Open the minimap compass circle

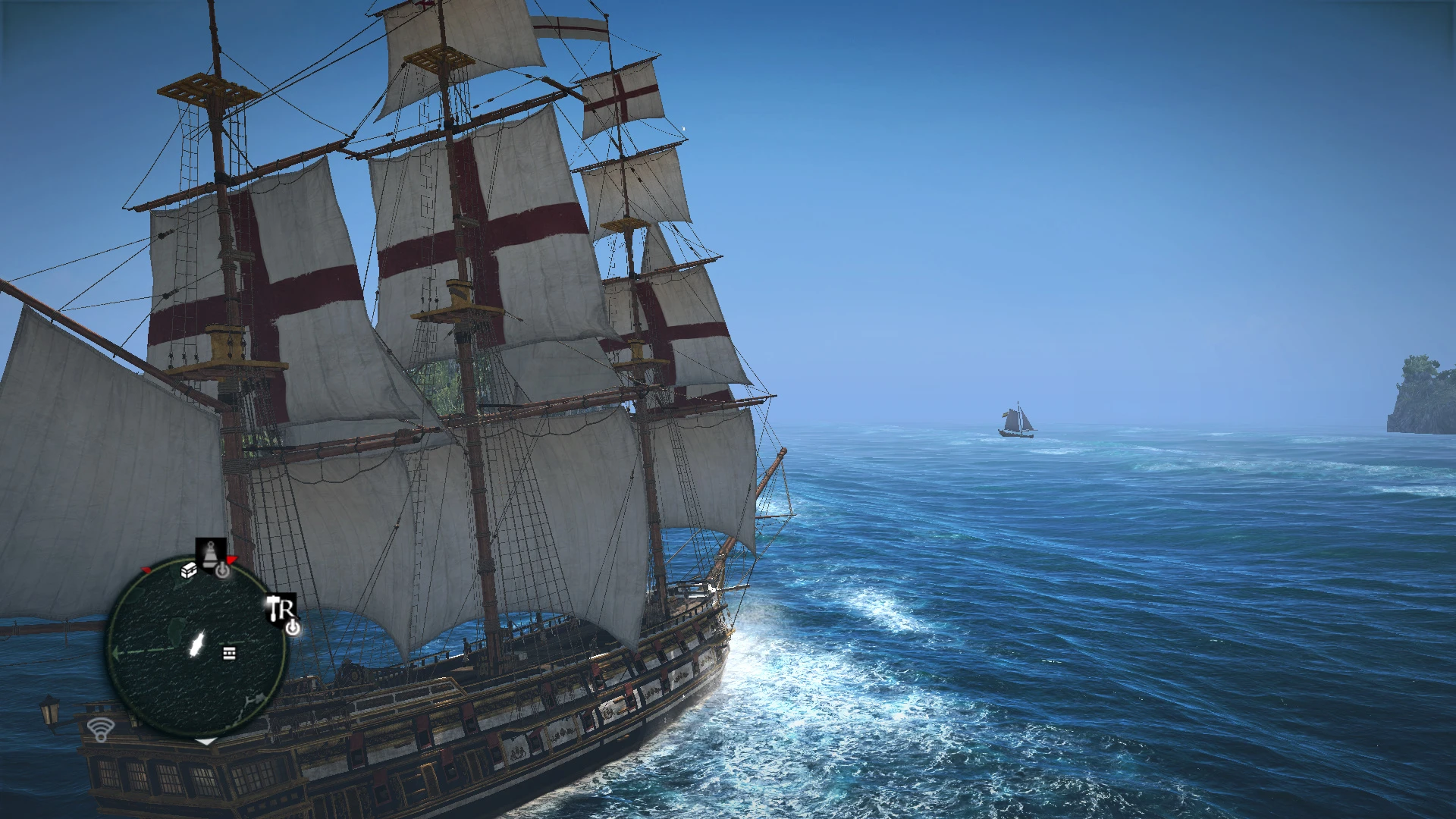point(199,648)
